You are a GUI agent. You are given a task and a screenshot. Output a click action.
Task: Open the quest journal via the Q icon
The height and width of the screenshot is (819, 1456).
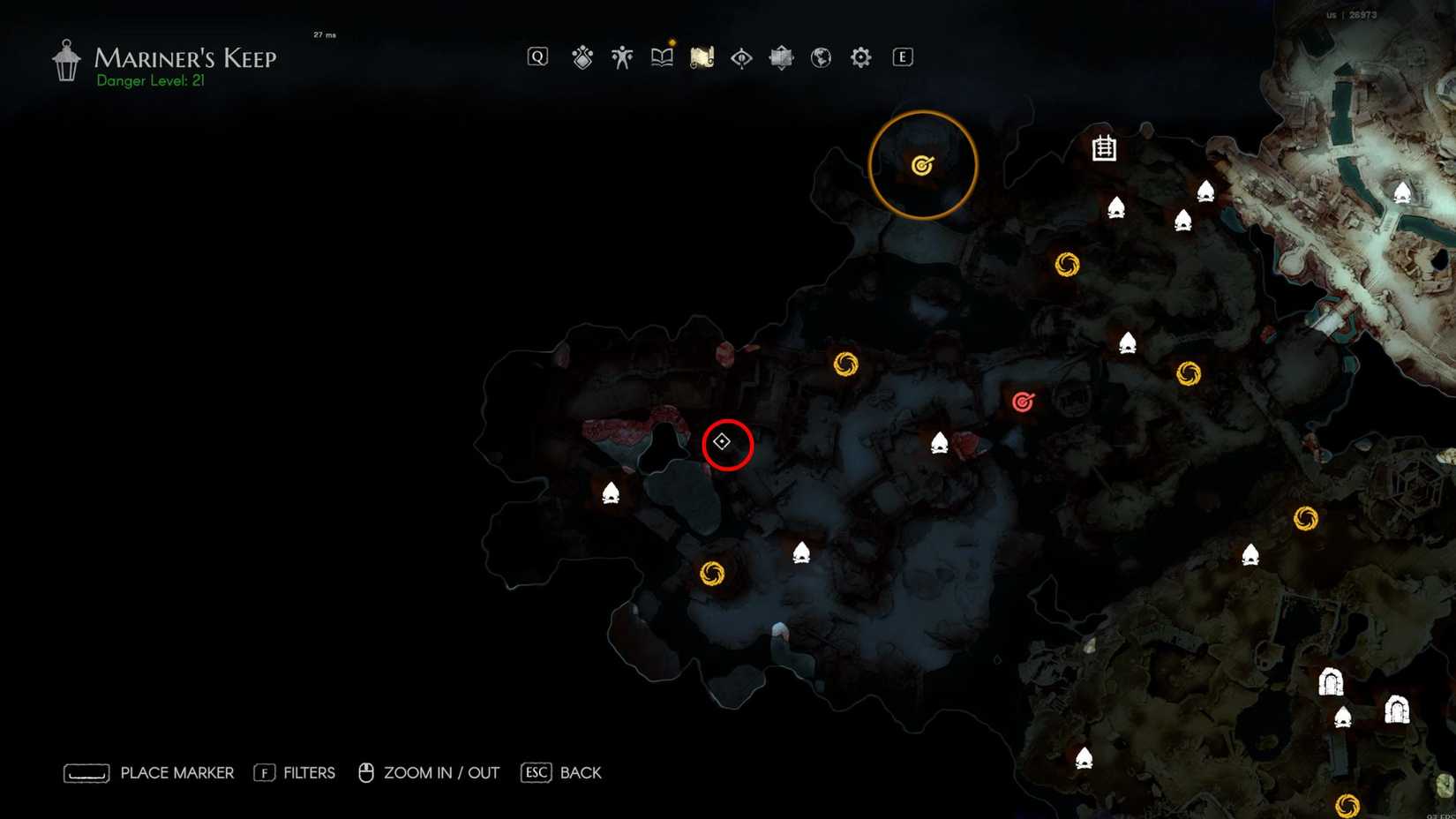click(x=537, y=56)
